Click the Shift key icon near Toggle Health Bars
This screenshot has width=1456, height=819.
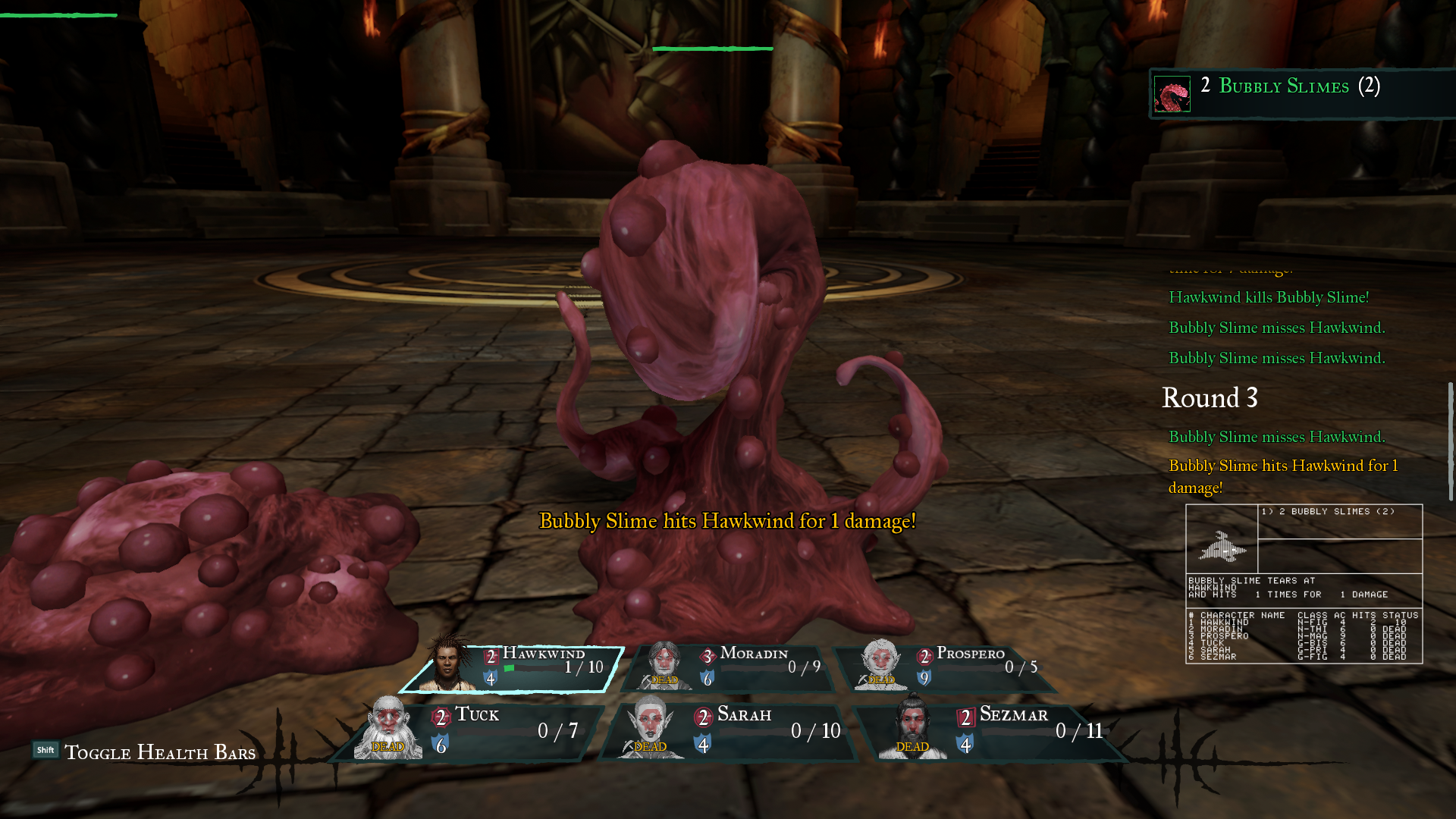tap(45, 749)
